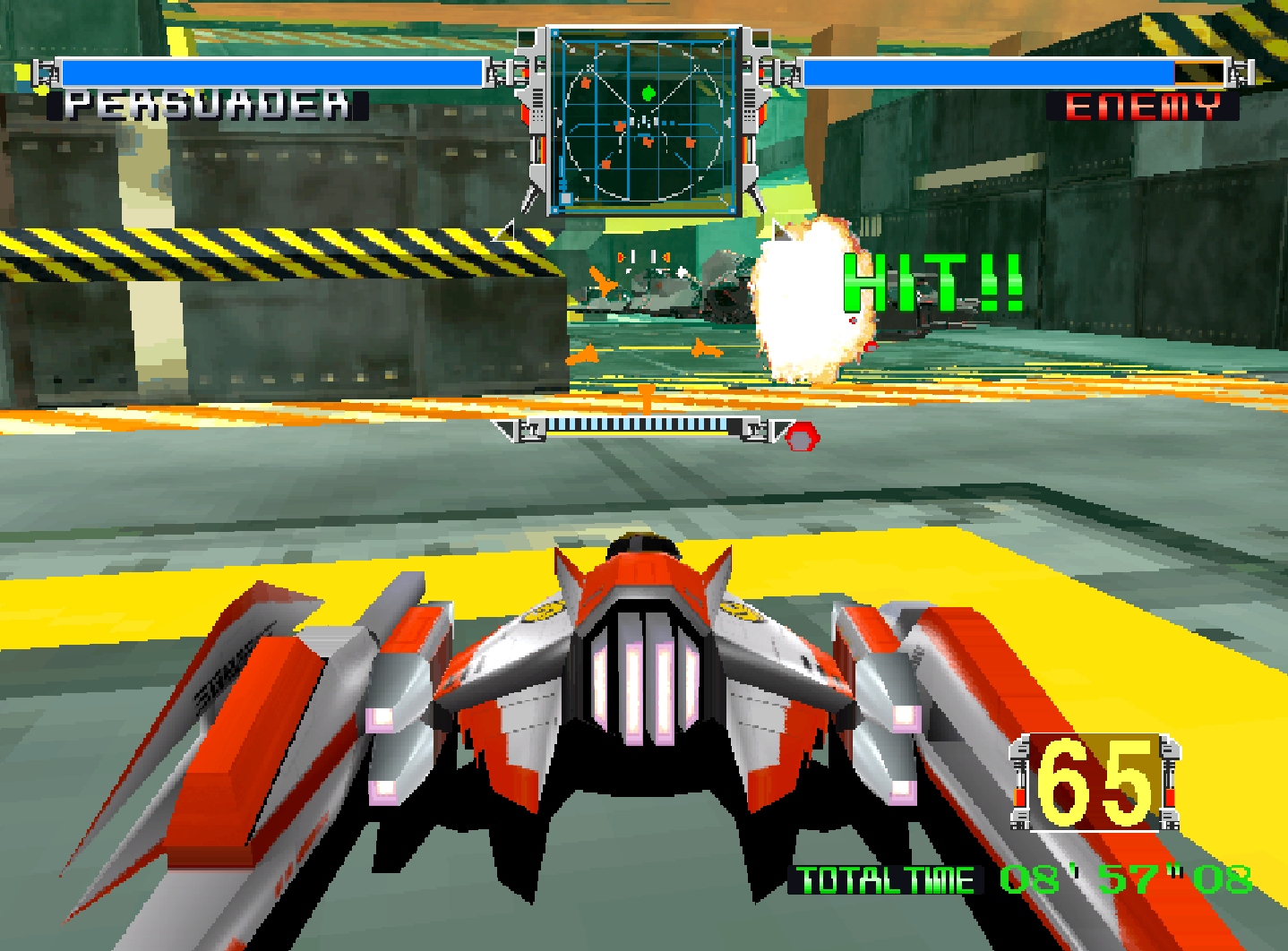This screenshot has height=951, width=1288.
Task: Click the red hexagon warning icon near the gauge
Action: coord(802,434)
